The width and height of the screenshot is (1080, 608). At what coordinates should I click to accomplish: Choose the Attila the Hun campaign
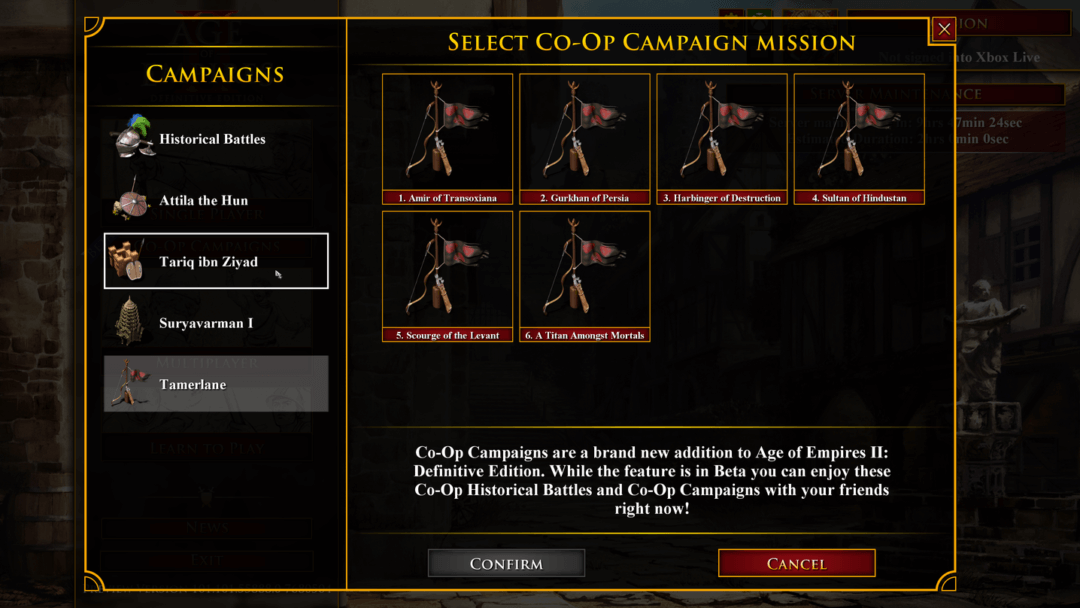tap(215, 200)
